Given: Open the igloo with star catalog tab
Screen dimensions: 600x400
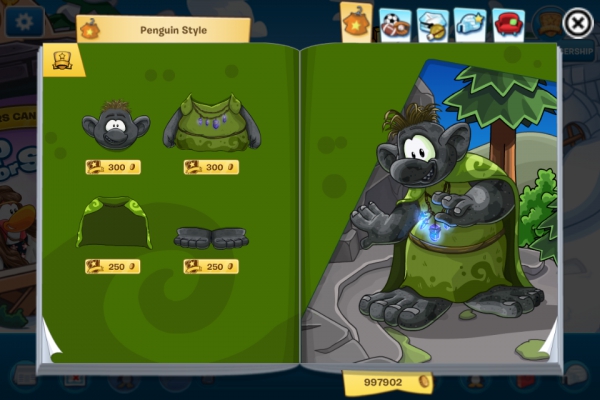Looking at the screenshot, I should click(470, 24).
